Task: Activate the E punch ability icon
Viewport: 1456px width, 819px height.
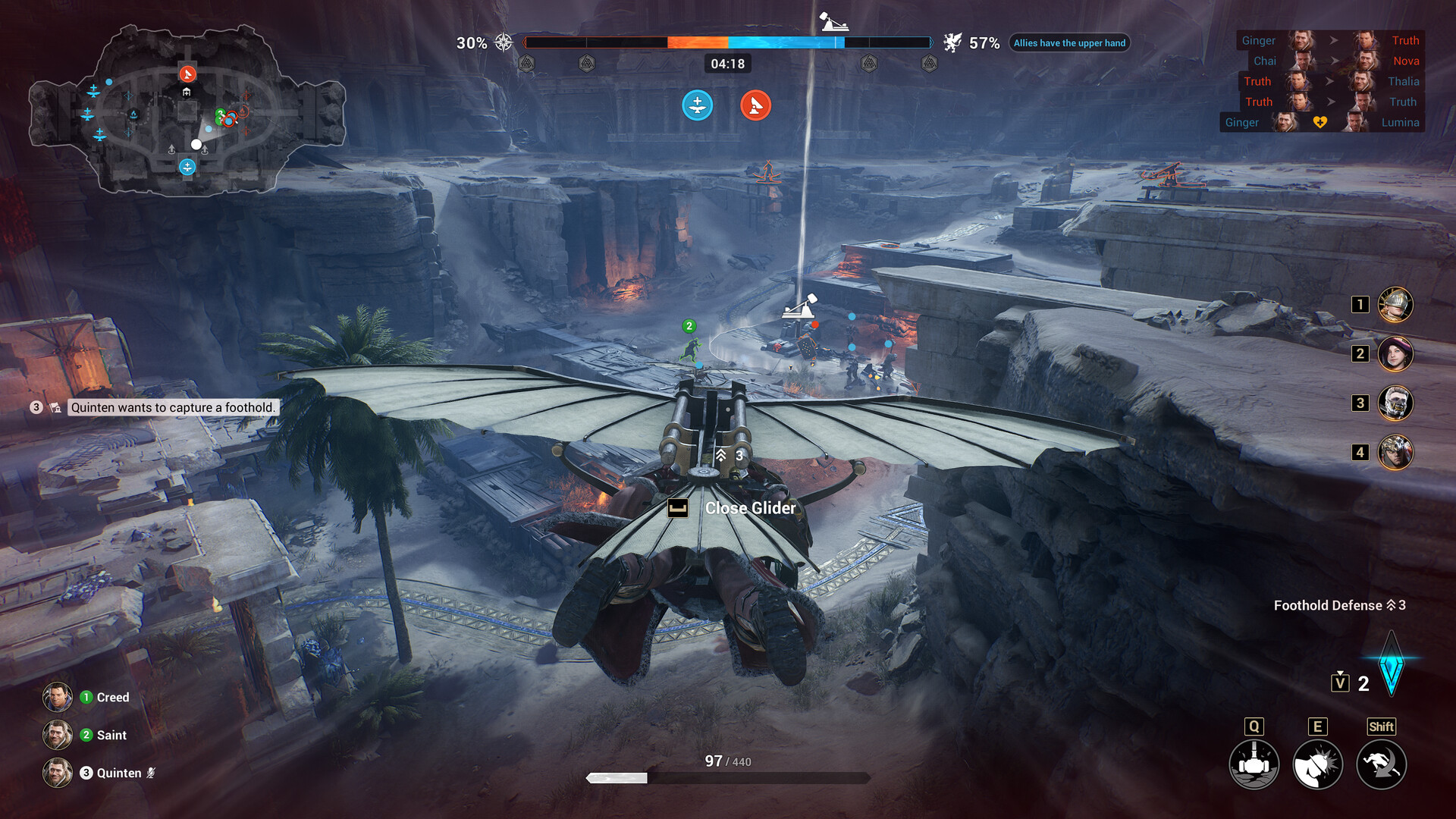Action: click(x=1318, y=764)
